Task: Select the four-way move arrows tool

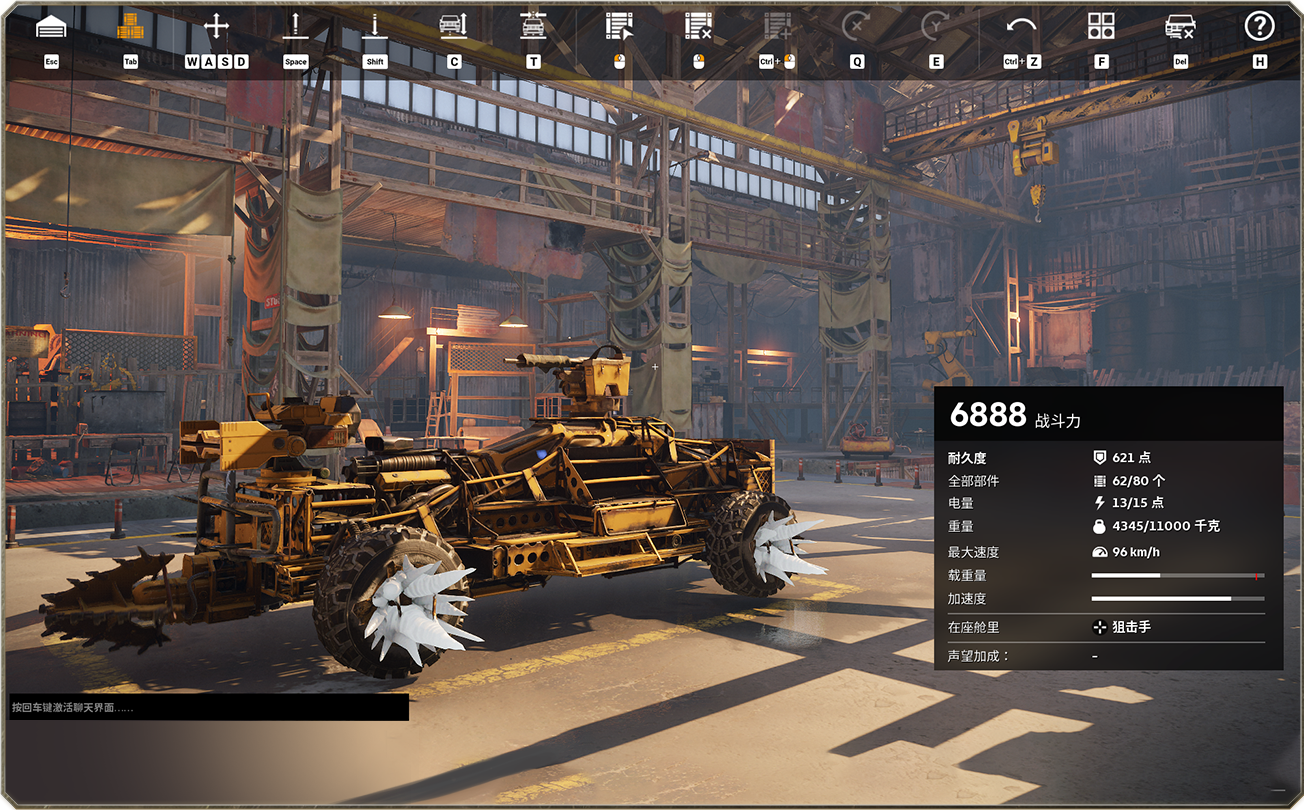Action: [x=216, y=27]
